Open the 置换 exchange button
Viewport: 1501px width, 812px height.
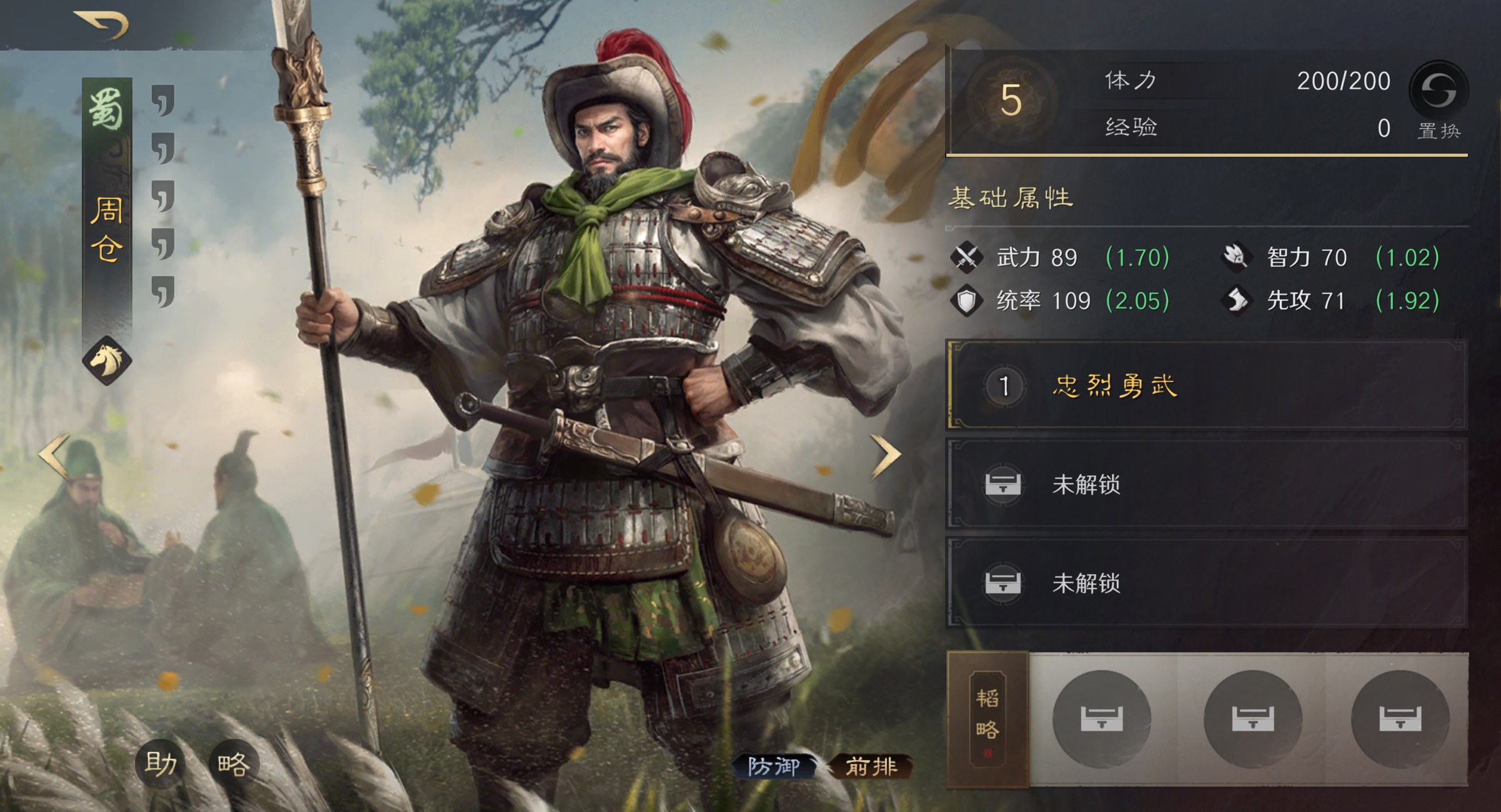(1439, 100)
